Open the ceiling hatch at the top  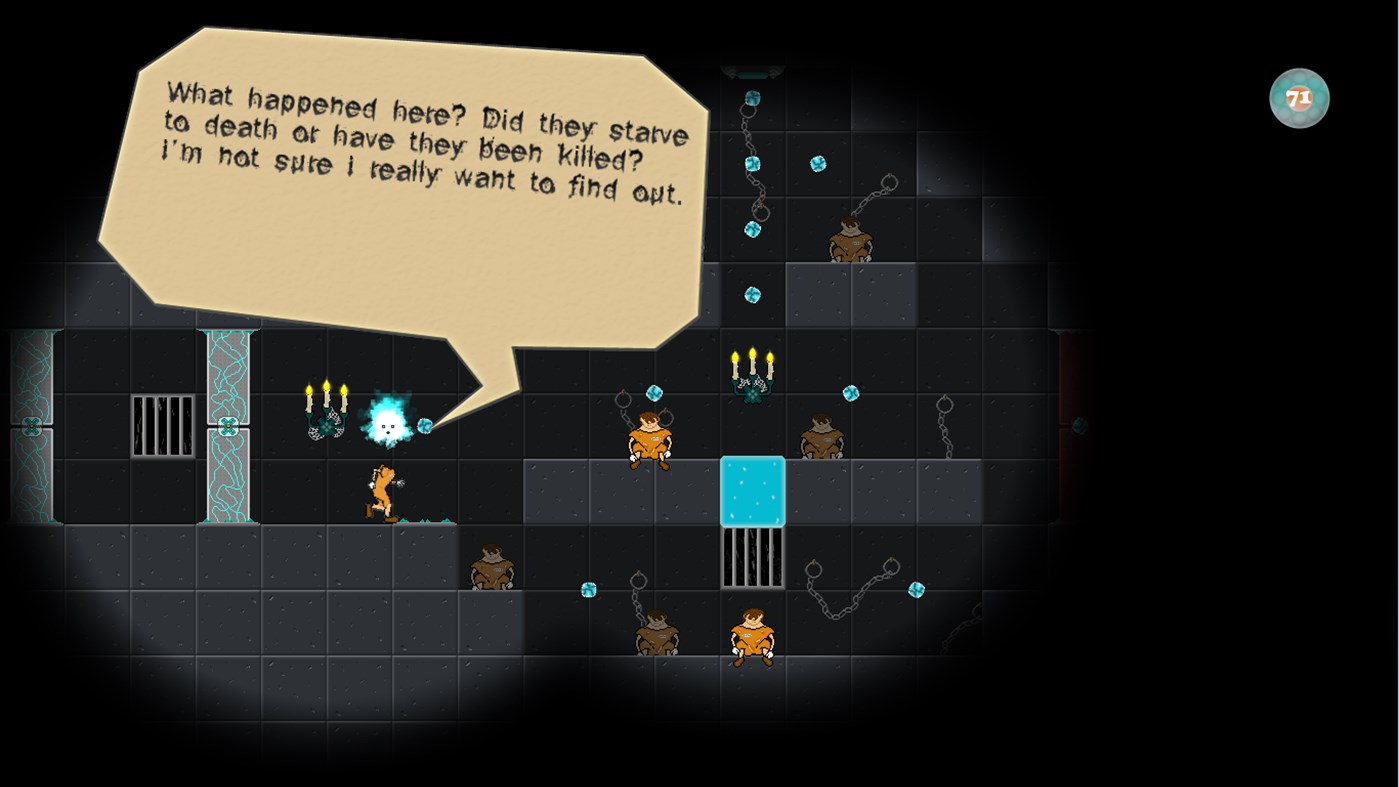[x=752, y=72]
